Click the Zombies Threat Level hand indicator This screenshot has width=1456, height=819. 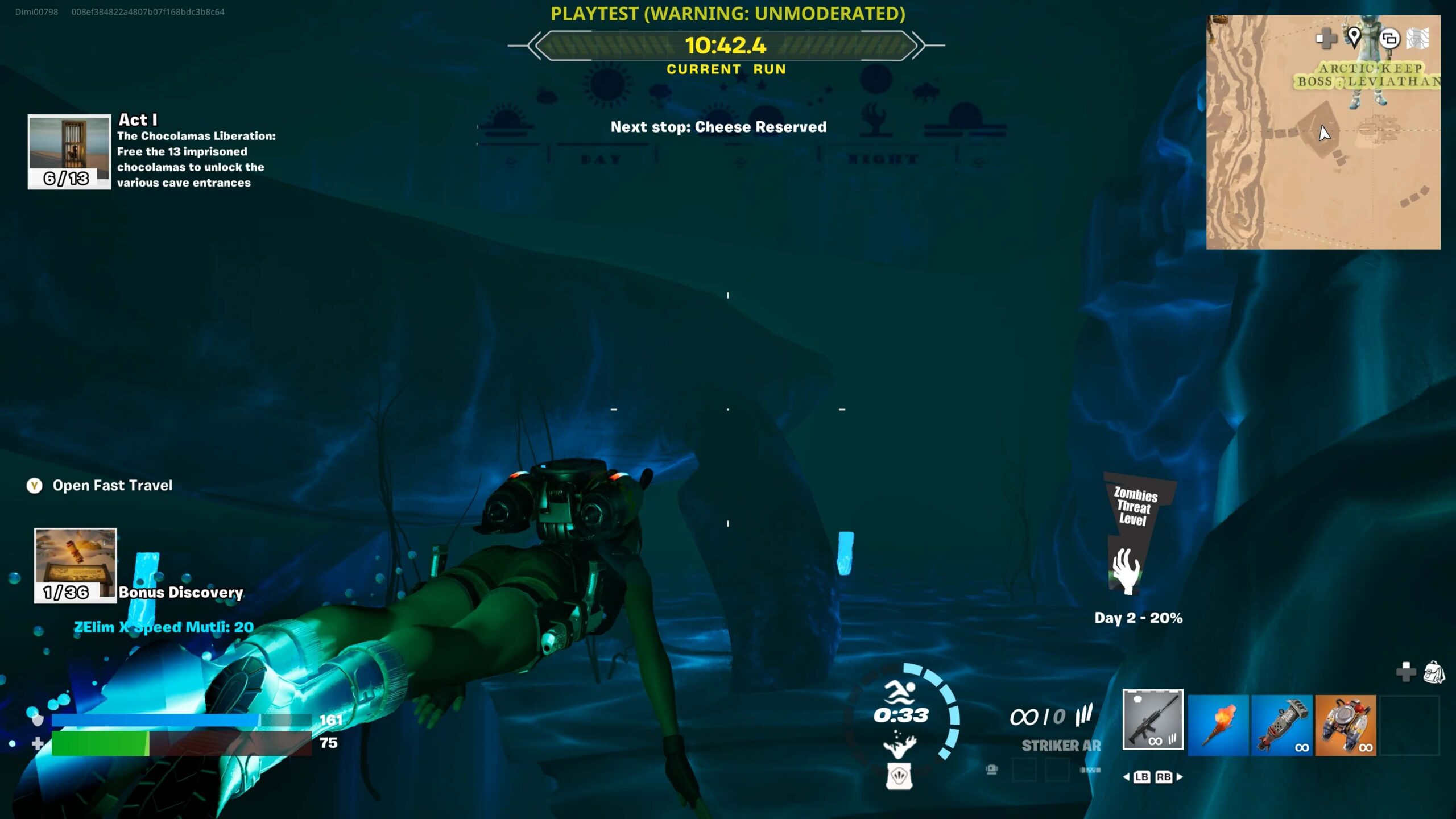click(x=1125, y=570)
